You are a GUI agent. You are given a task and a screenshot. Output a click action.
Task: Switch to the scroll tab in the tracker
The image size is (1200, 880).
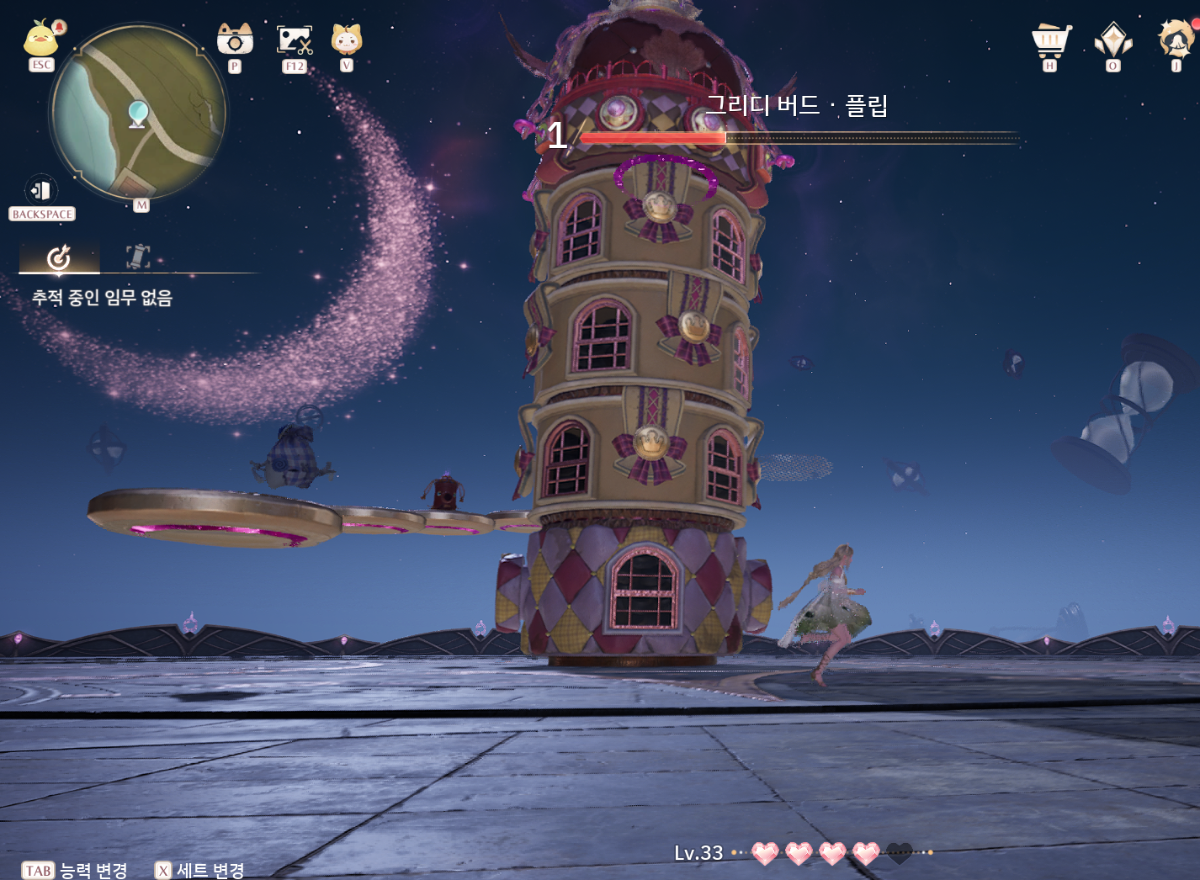138,257
